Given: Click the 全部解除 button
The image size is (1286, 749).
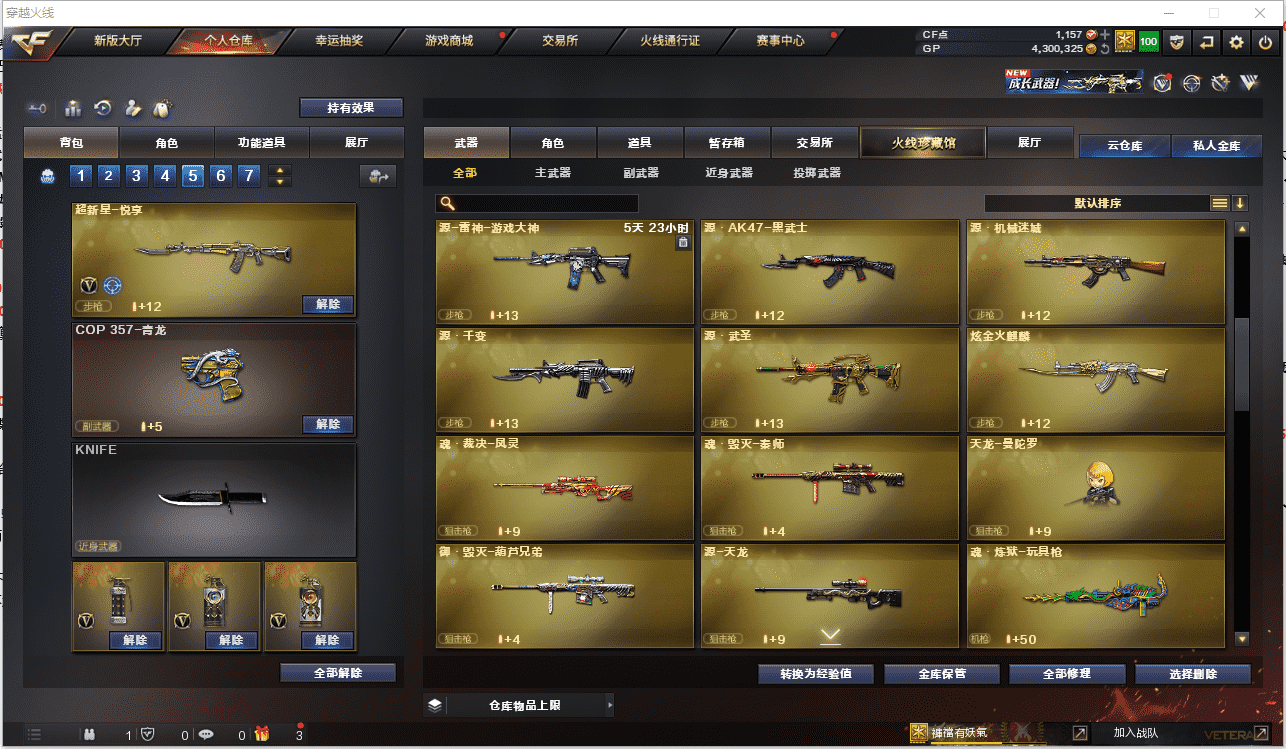Looking at the screenshot, I should (338, 674).
